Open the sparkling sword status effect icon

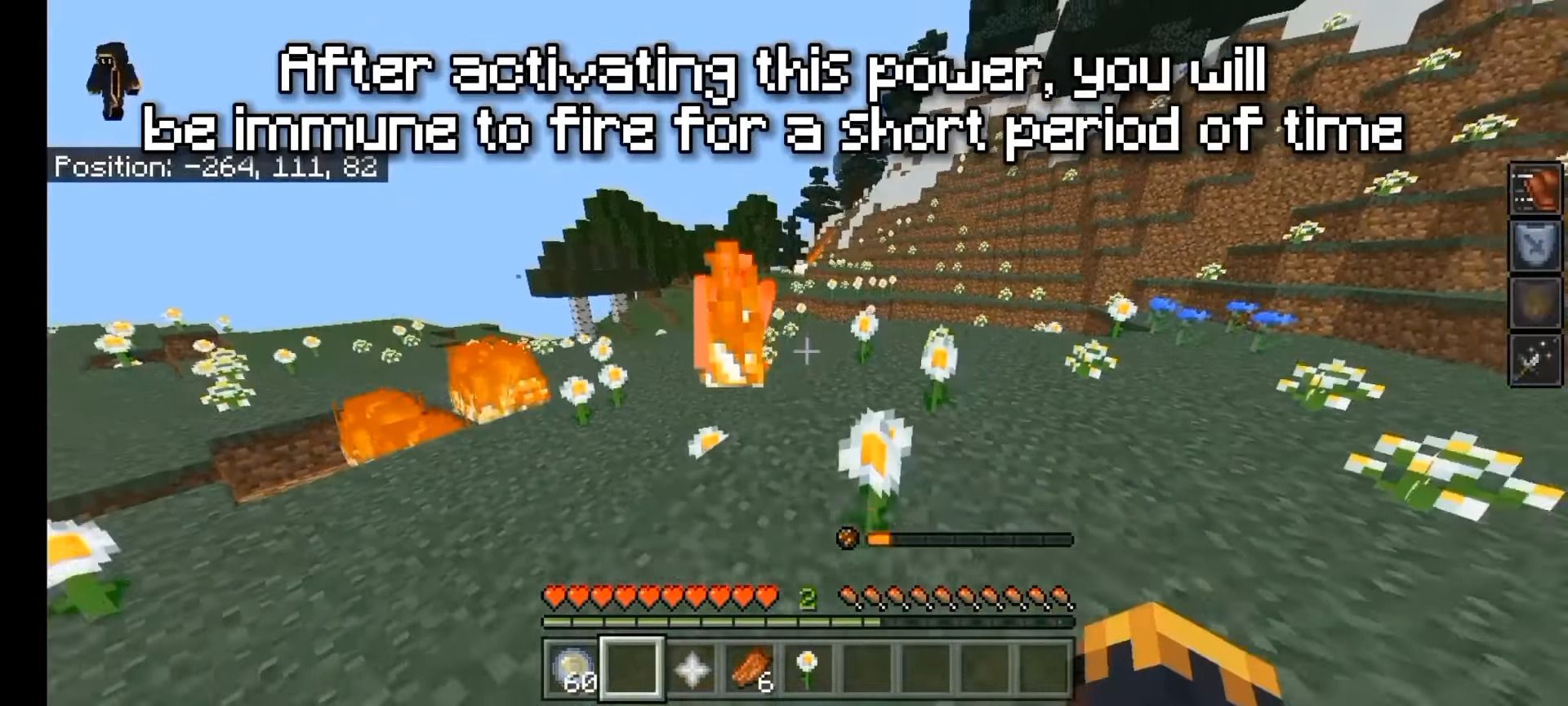click(1533, 360)
